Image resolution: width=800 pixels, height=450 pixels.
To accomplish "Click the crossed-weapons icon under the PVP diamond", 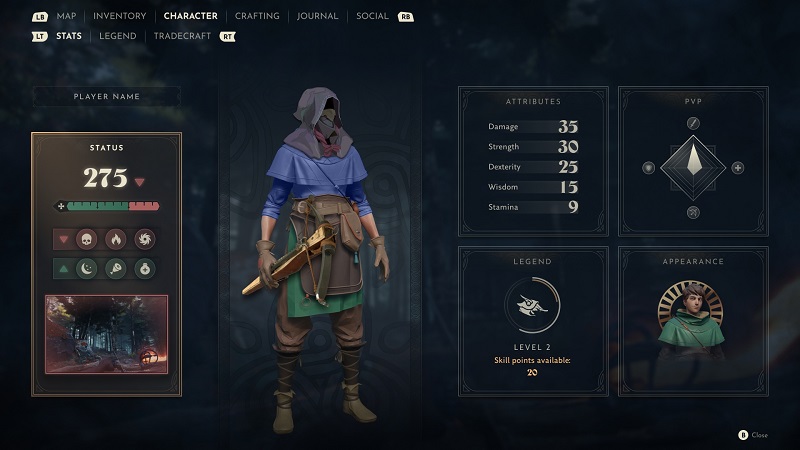I will [692, 212].
